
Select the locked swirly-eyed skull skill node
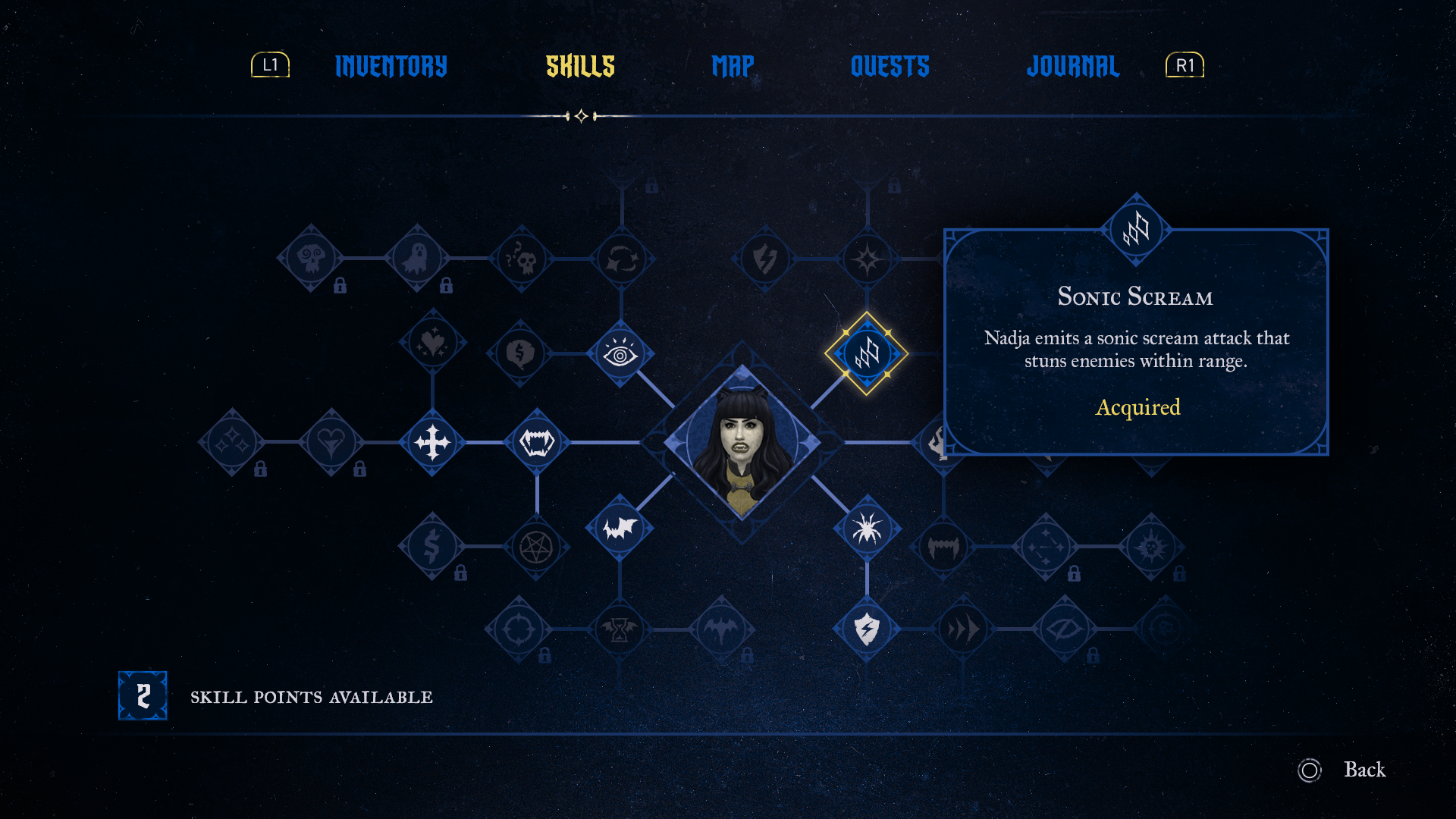coord(311,259)
